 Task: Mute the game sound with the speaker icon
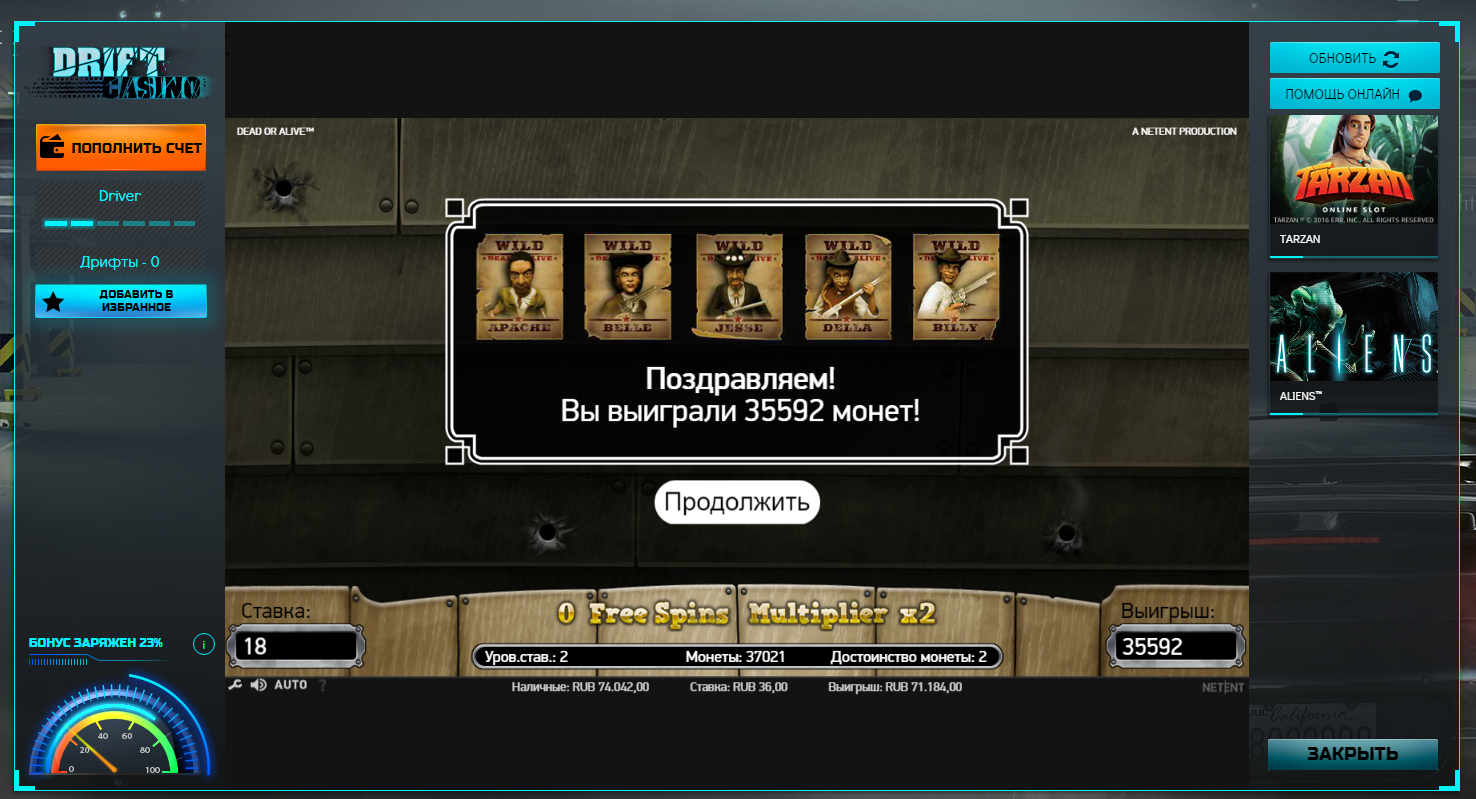pyautogui.click(x=259, y=687)
